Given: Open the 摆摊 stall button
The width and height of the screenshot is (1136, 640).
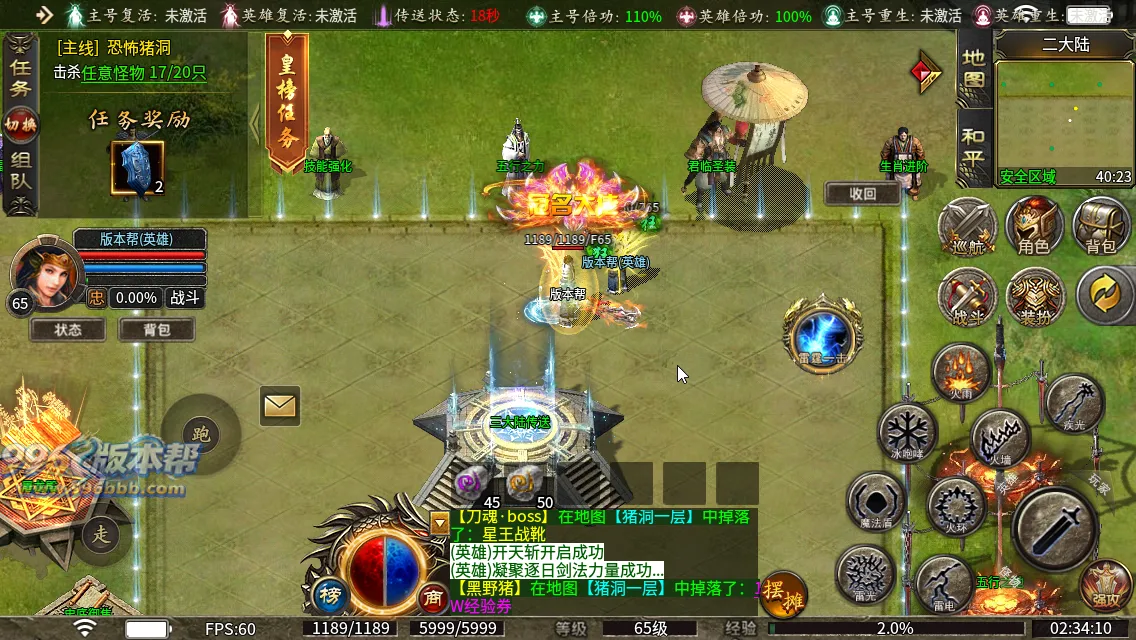Looking at the screenshot, I should click(x=783, y=594).
